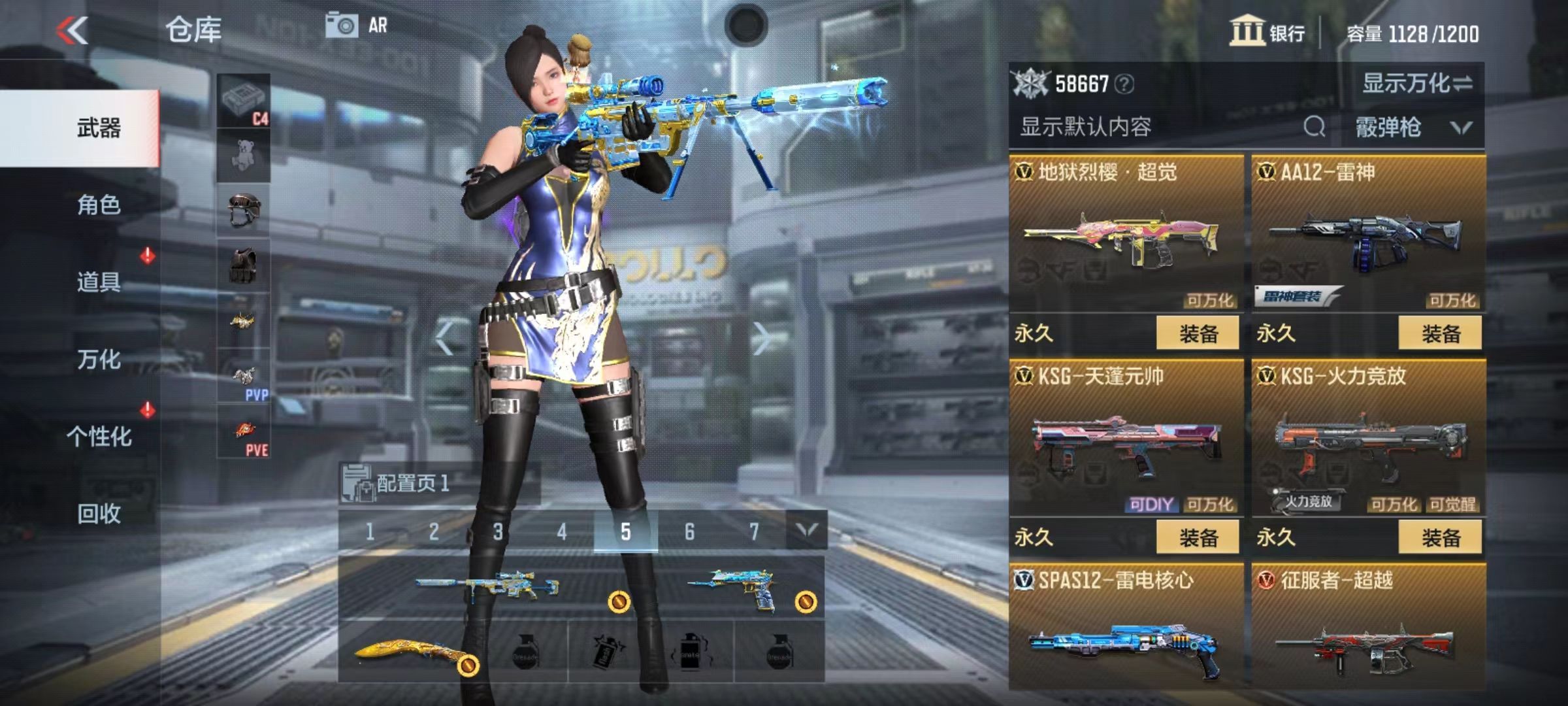Equip the 地狱烈樱·超觉 shotgun

click(x=1198, y=333)
